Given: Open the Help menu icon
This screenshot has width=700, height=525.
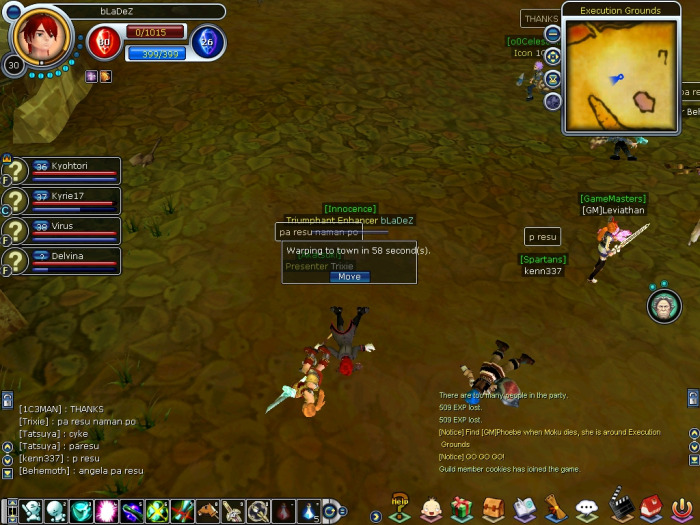Looking at the screenshot, I should point(400,507).
